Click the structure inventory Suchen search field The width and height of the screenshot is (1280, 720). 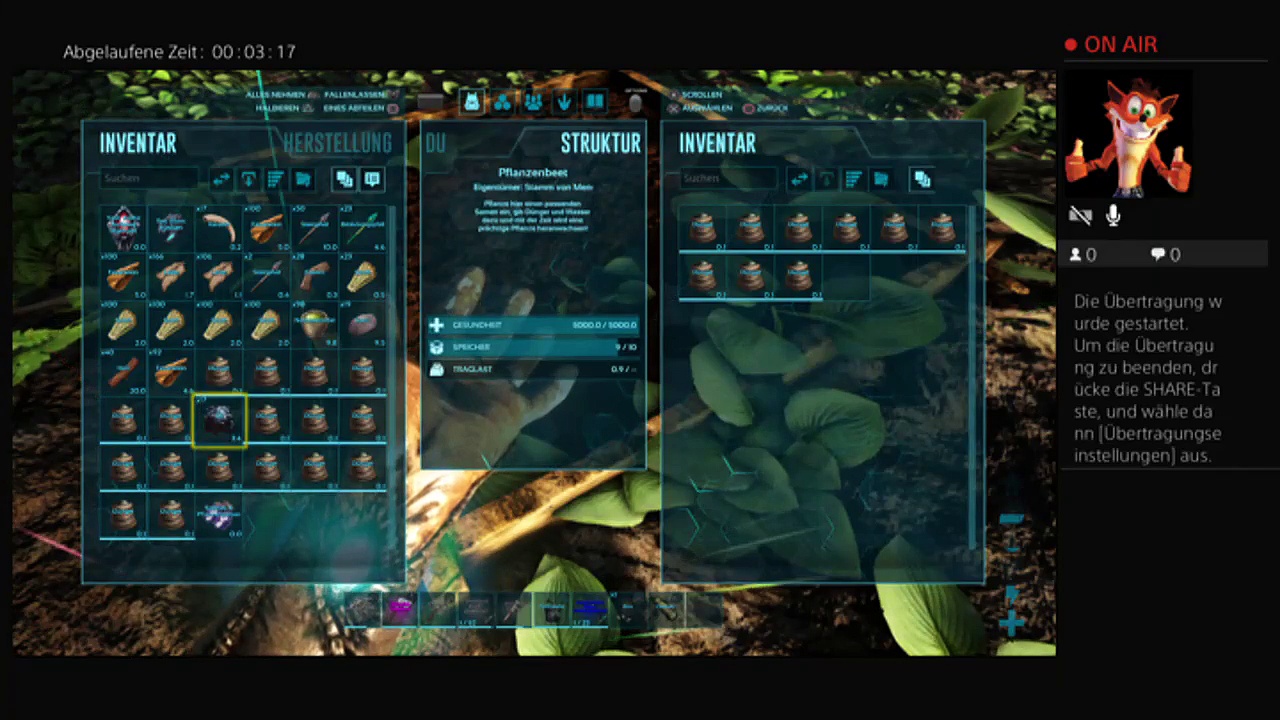pos(728,179)
